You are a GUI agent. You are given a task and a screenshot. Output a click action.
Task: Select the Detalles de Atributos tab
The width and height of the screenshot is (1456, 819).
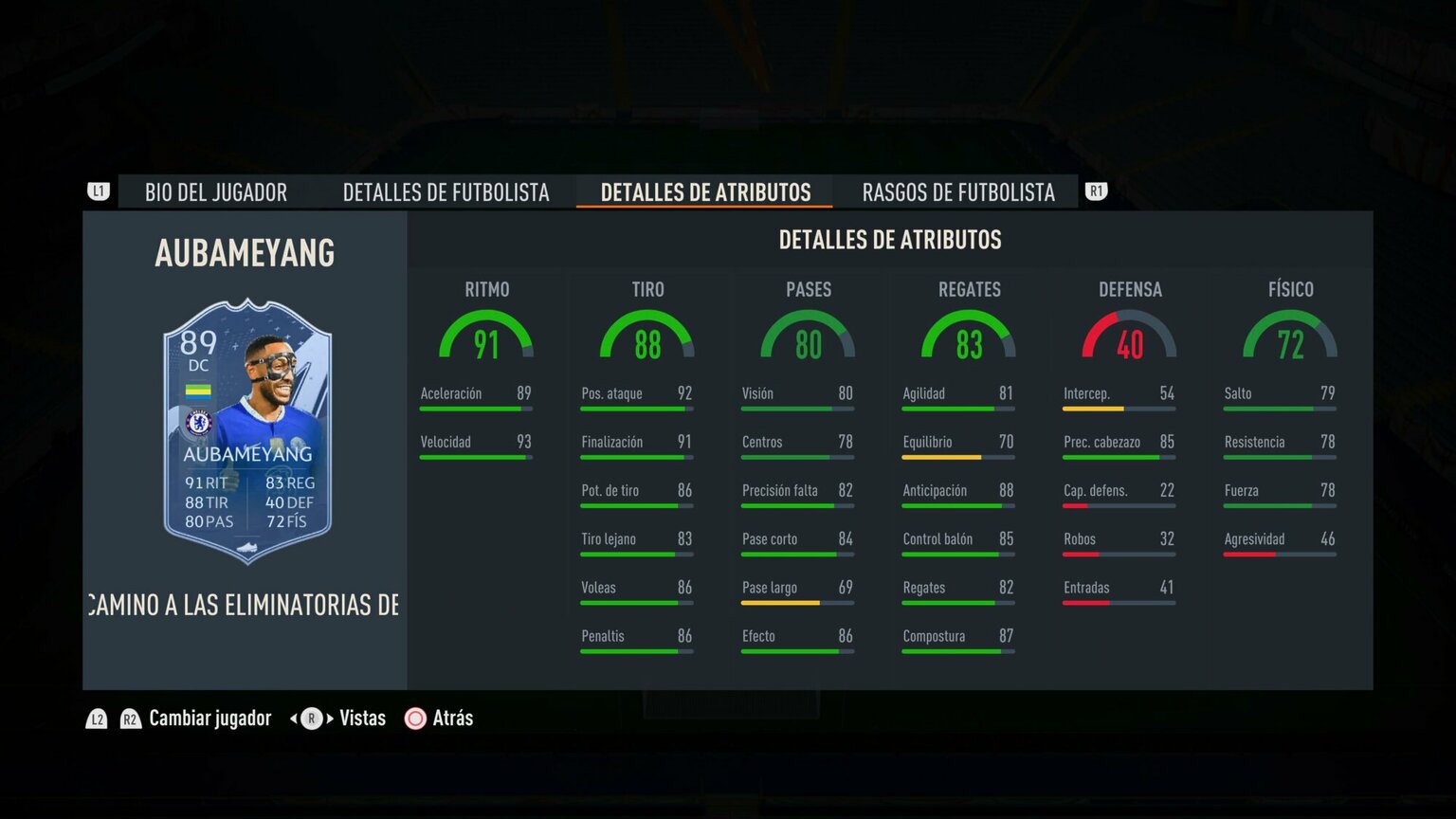704,192
